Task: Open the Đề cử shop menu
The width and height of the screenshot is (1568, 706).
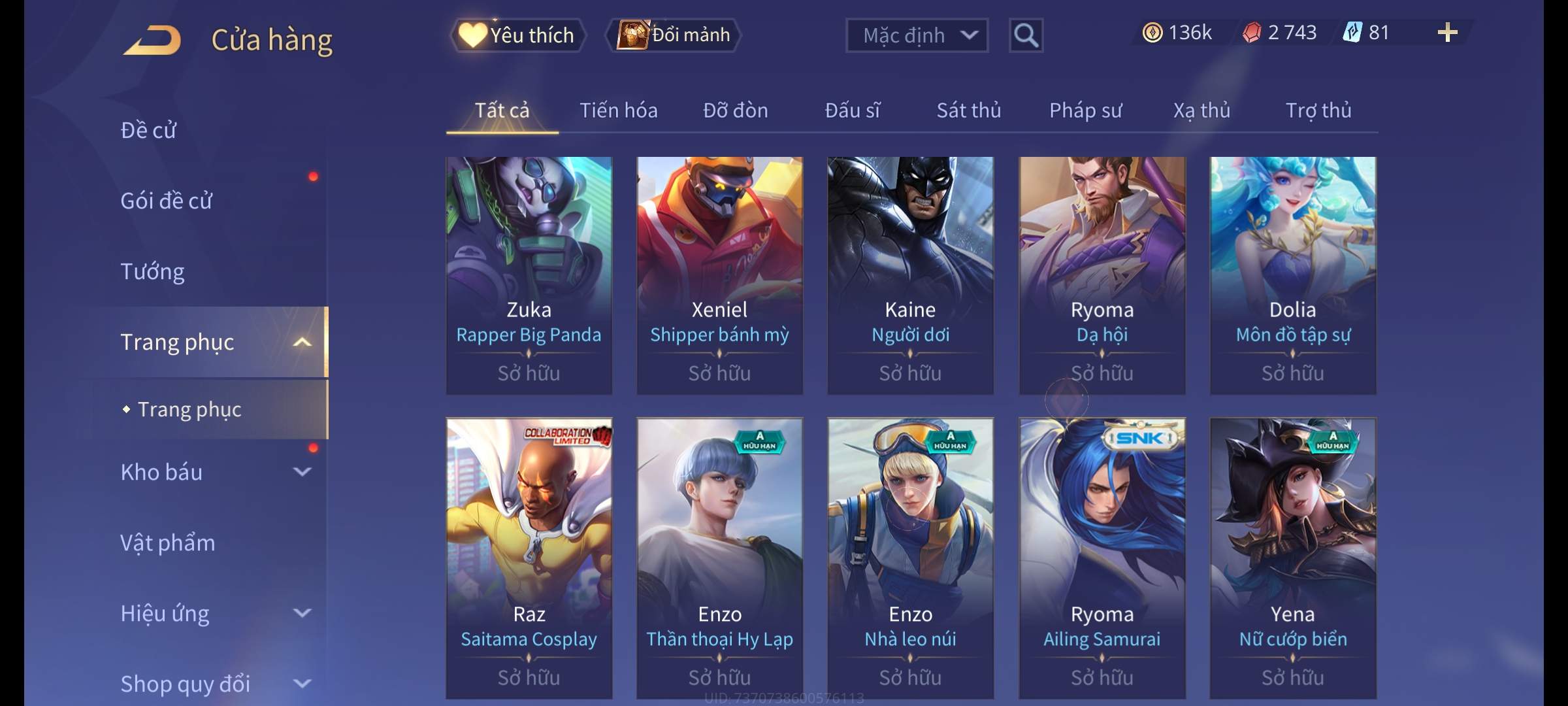Action: pos(148,130)
